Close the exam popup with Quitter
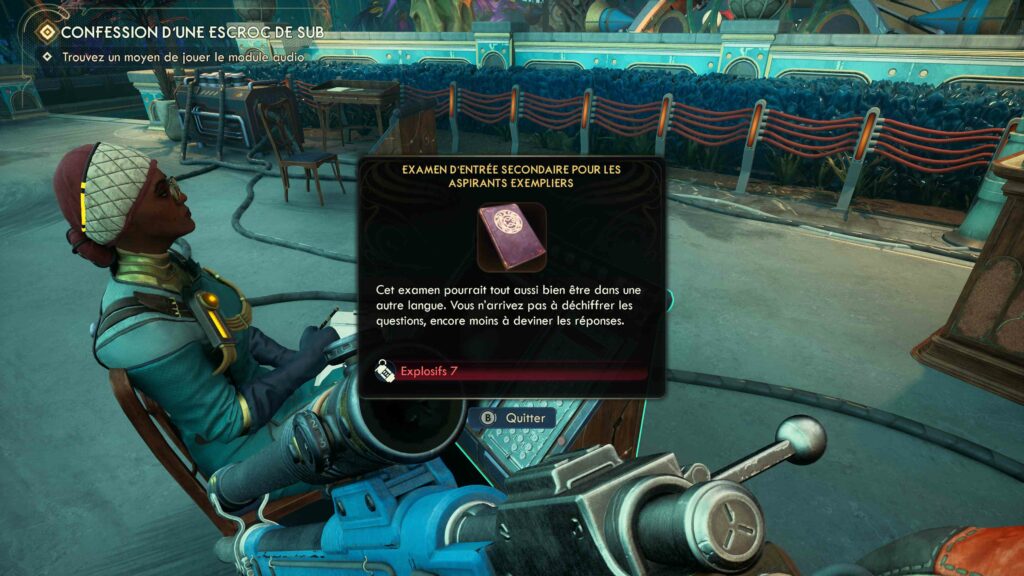The width and height of the screenshot is (1024, 576). tap(515, 418)
